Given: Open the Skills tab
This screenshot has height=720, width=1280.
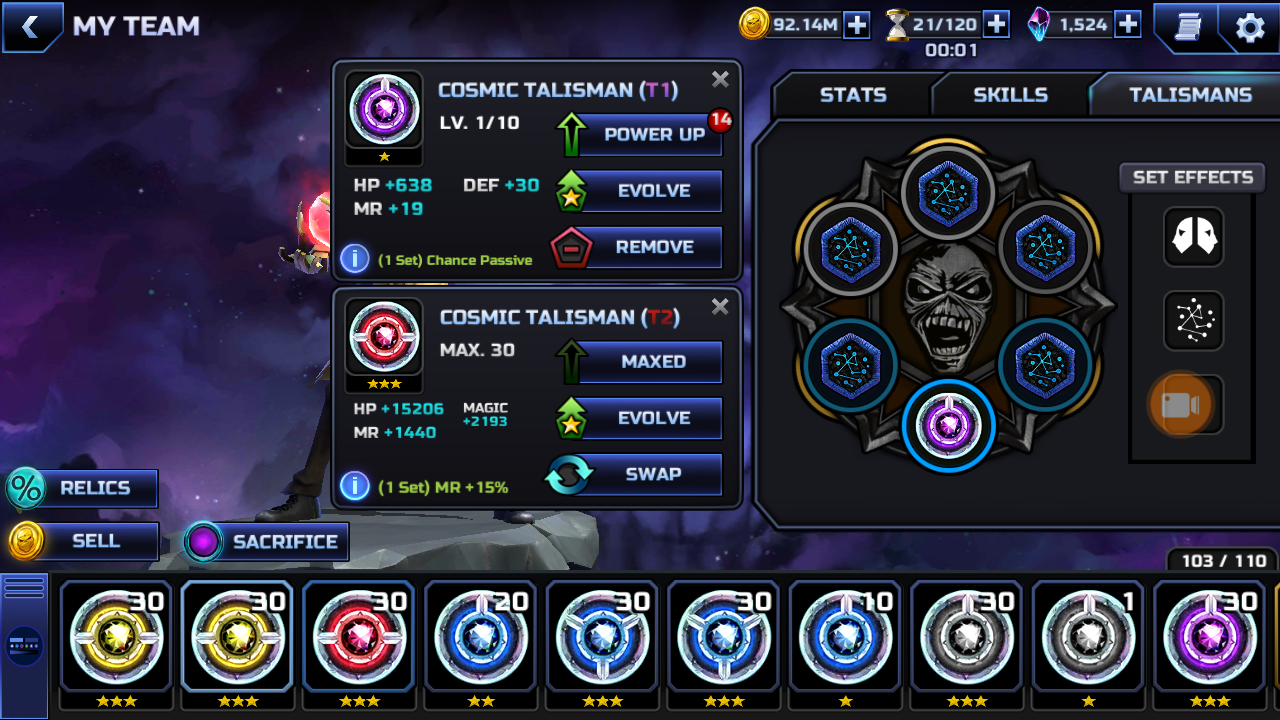Looking at the screenshot, I should (1010, 95).
